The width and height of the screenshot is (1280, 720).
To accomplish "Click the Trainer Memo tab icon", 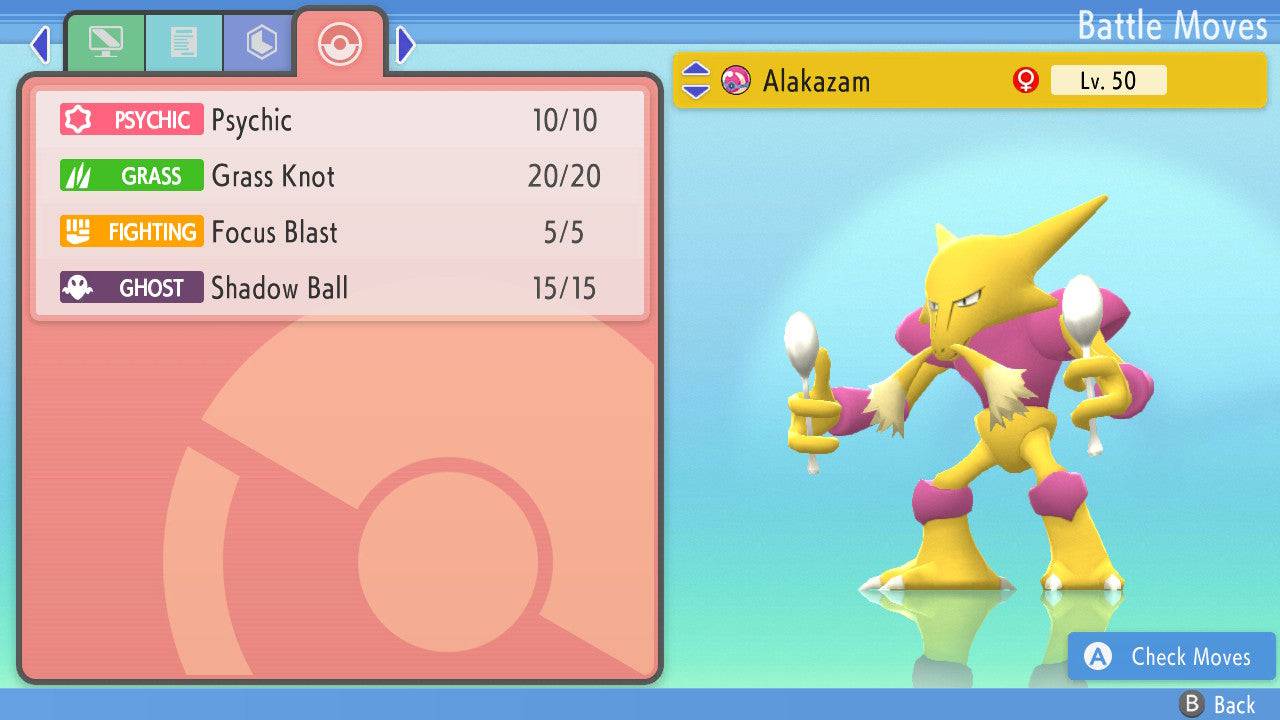I will (x=184, y=42).
